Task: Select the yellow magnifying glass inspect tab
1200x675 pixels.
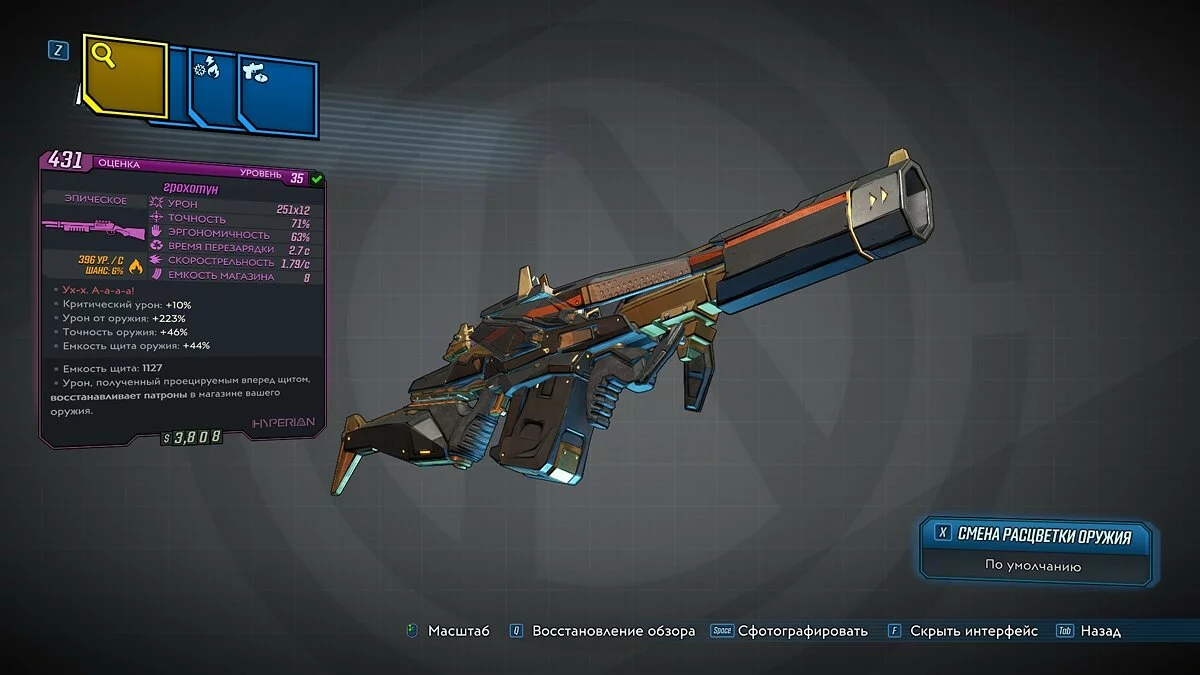Action: [x=123, y=76]
